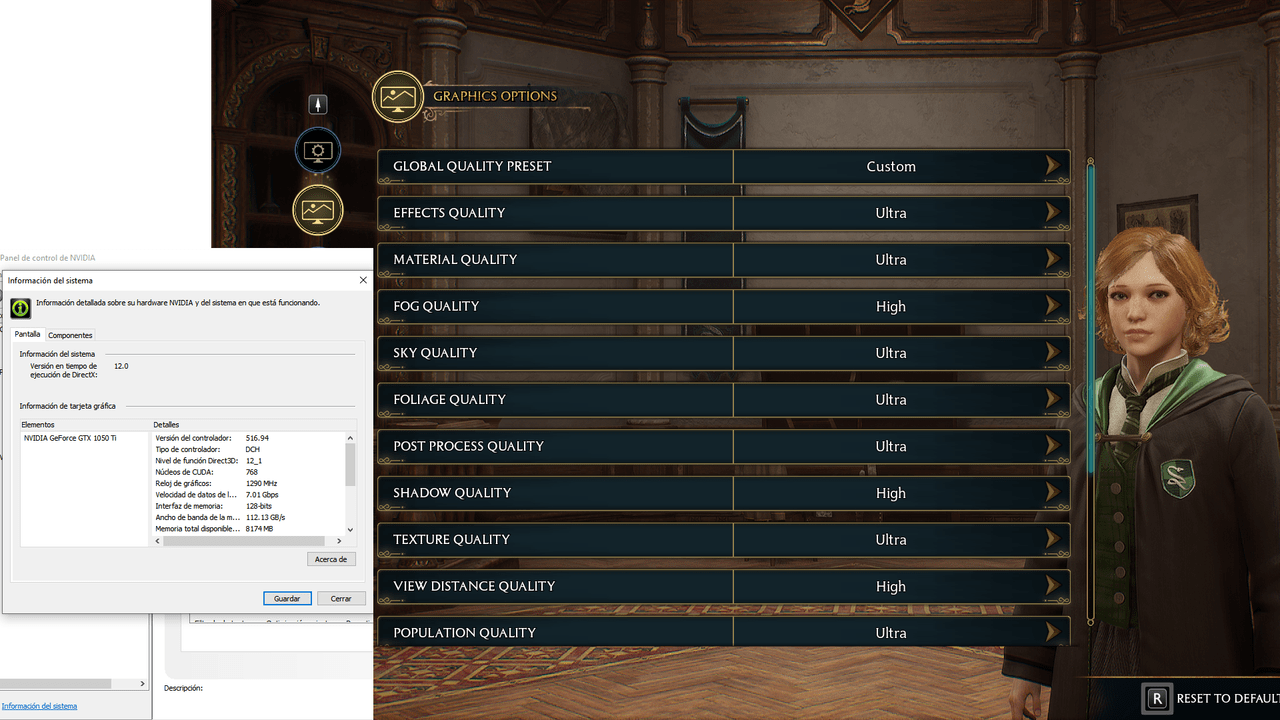This screenshot has height=720, width=1280.
Task: Adjust Shadow Quality via its right arrow
Action: point(1053,492)
